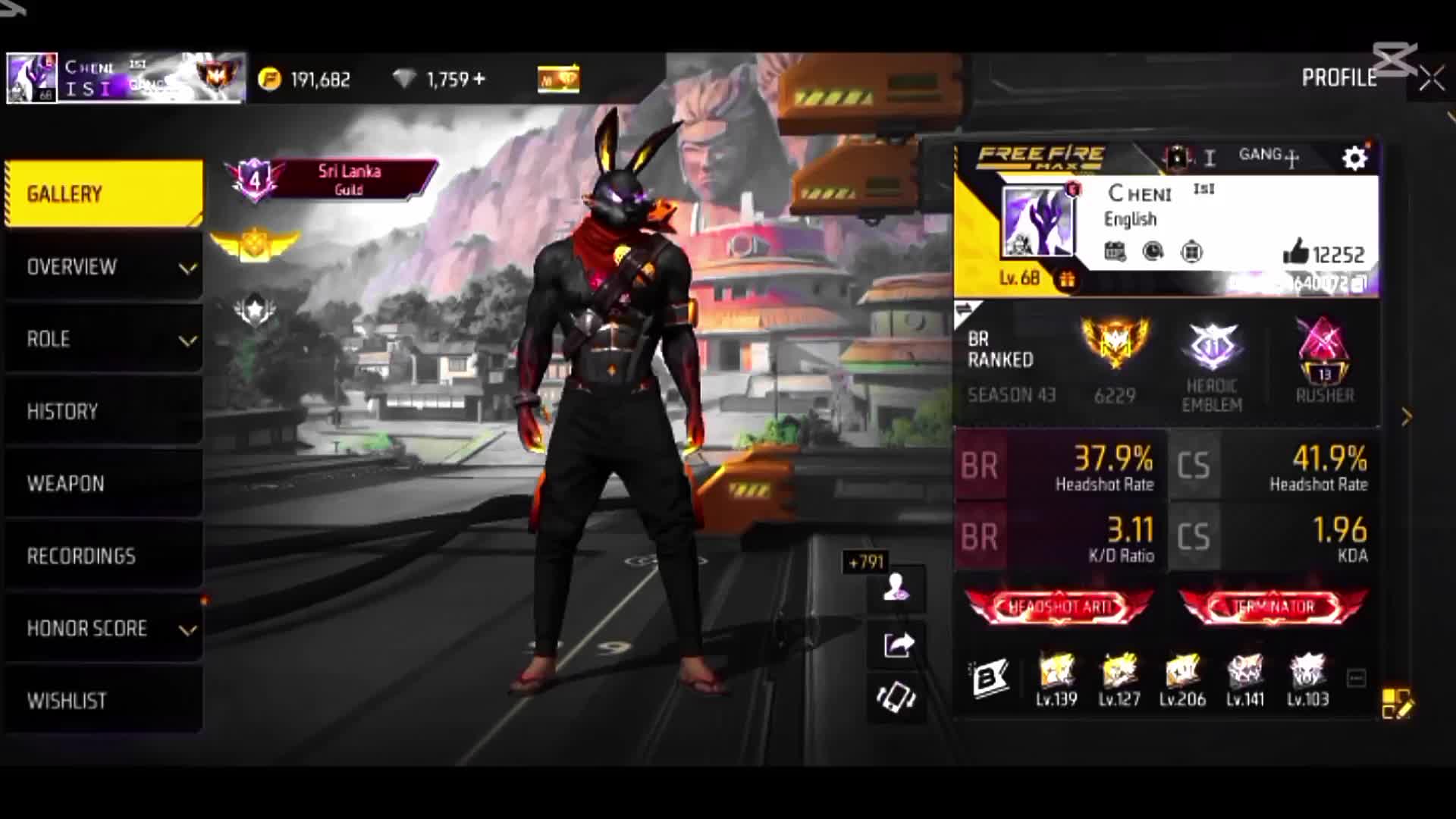Add diamonds via the plus sign
Viewport: 1456px width, 819px height.
pos(478,79)
